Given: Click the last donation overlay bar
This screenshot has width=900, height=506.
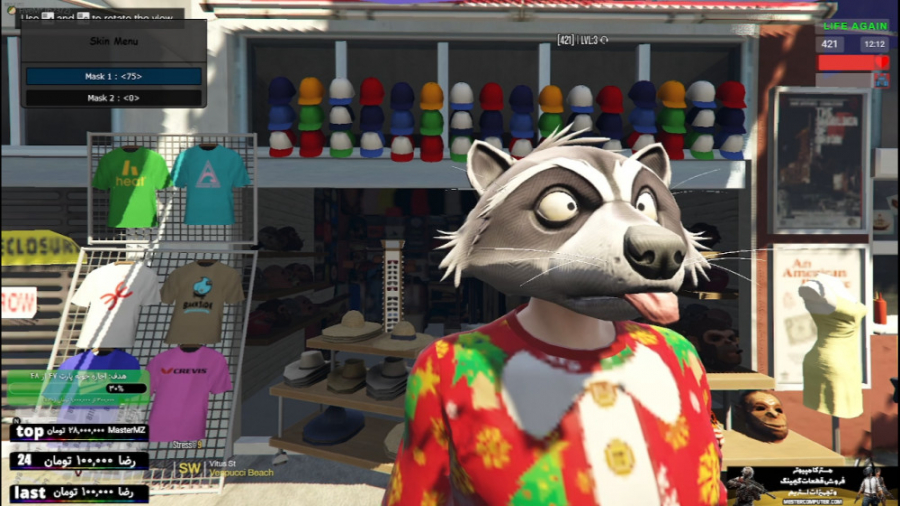Looking at the screenshot, I should [80, 493].
